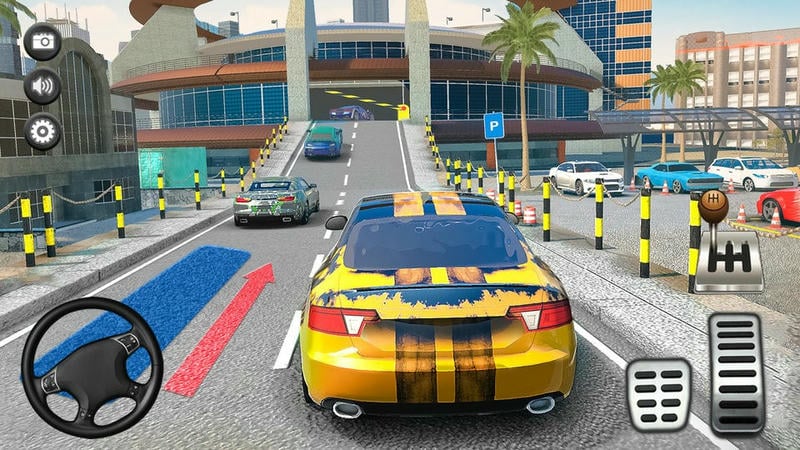Toggle the sound speaker button
Image resolution: width=800 pixels, height=450 pixels.
42,86
